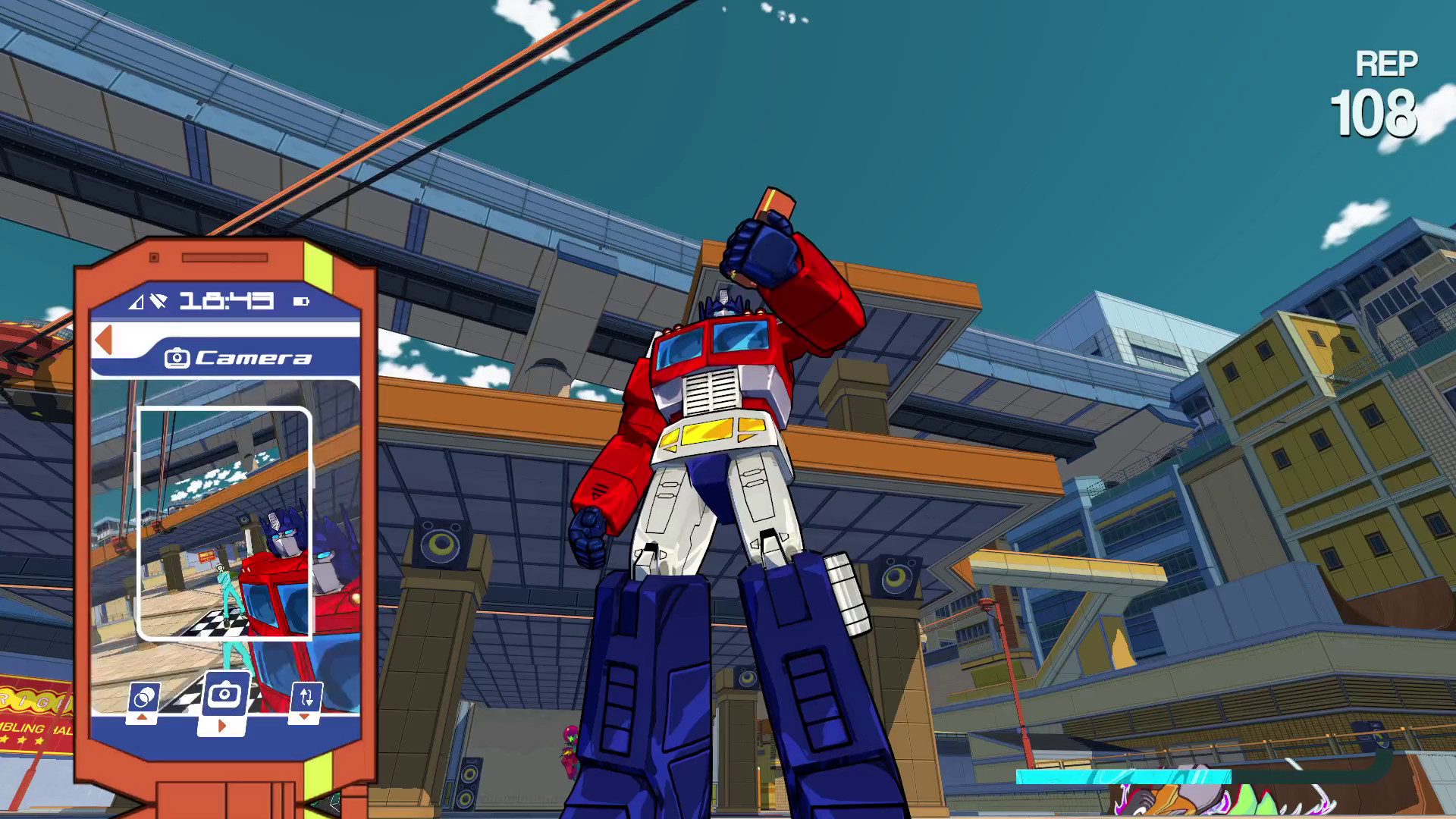This screenshot has height=819, width=1456.
Task: Tap the battery icon in the phone status bar
Action: click(302, 300)
